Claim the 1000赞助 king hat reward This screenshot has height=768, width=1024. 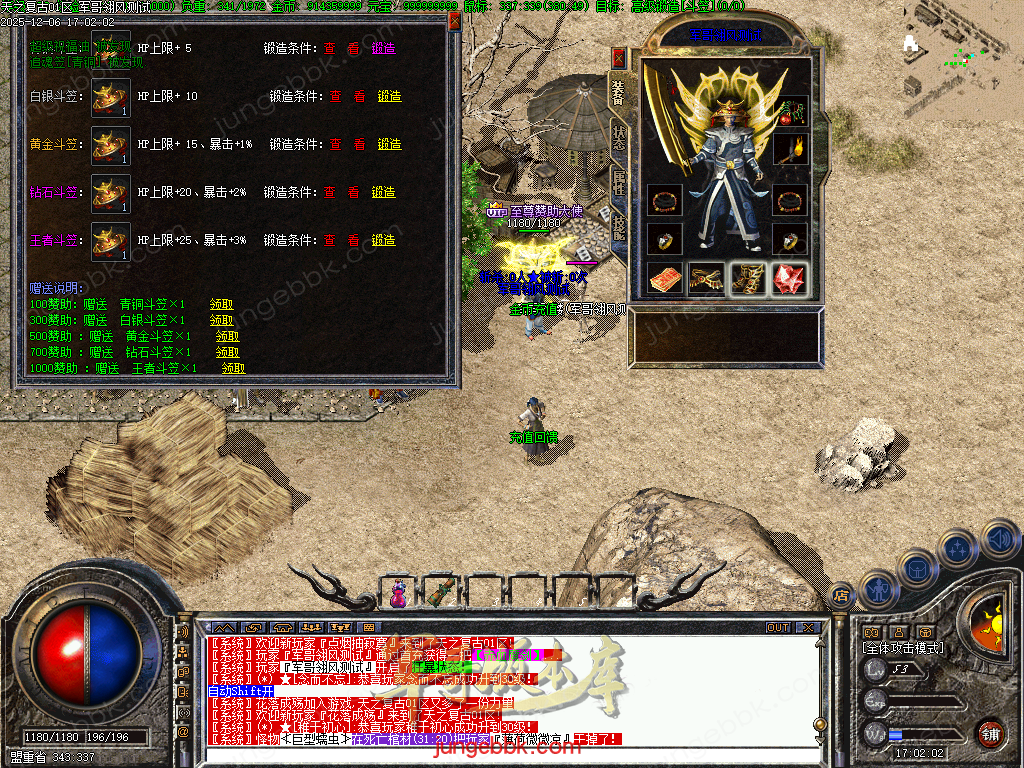[233, 368]
